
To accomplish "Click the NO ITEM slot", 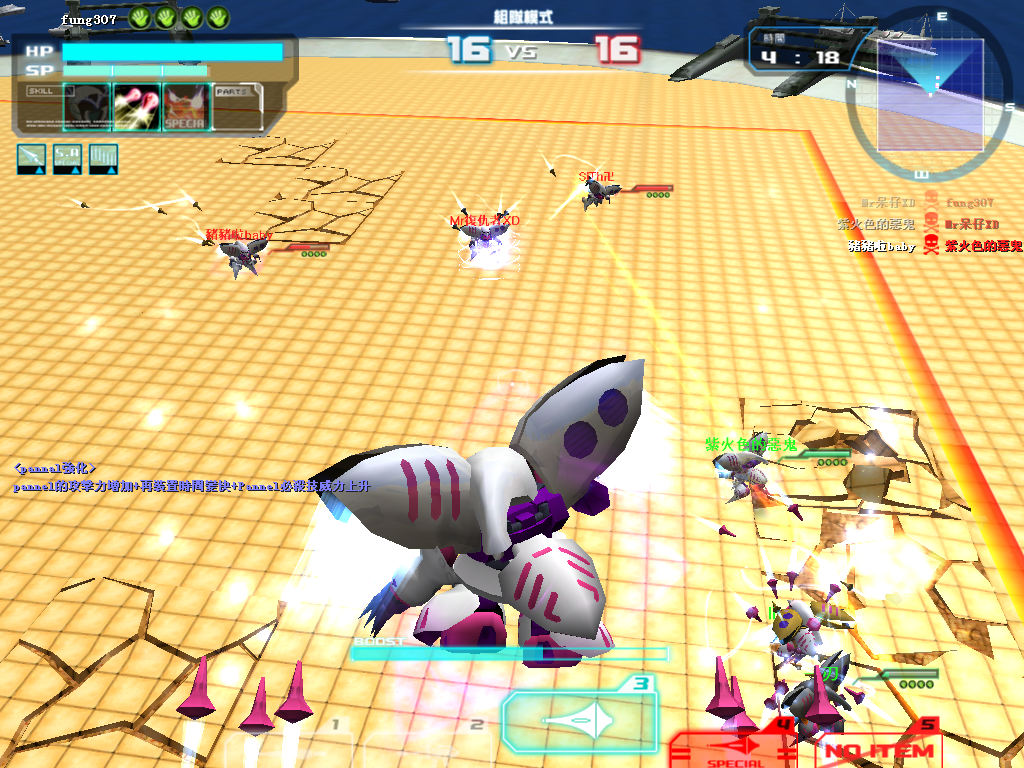I will tap(878, 750).
